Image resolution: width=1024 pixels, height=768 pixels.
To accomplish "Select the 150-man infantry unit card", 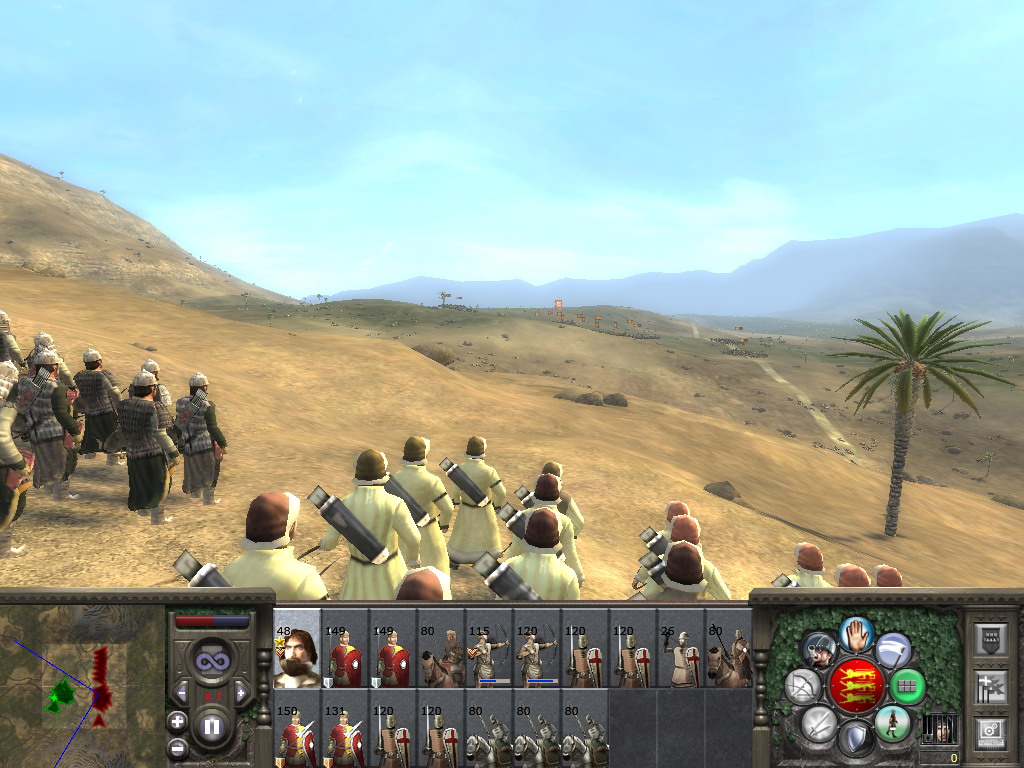I will pos(297,737).
